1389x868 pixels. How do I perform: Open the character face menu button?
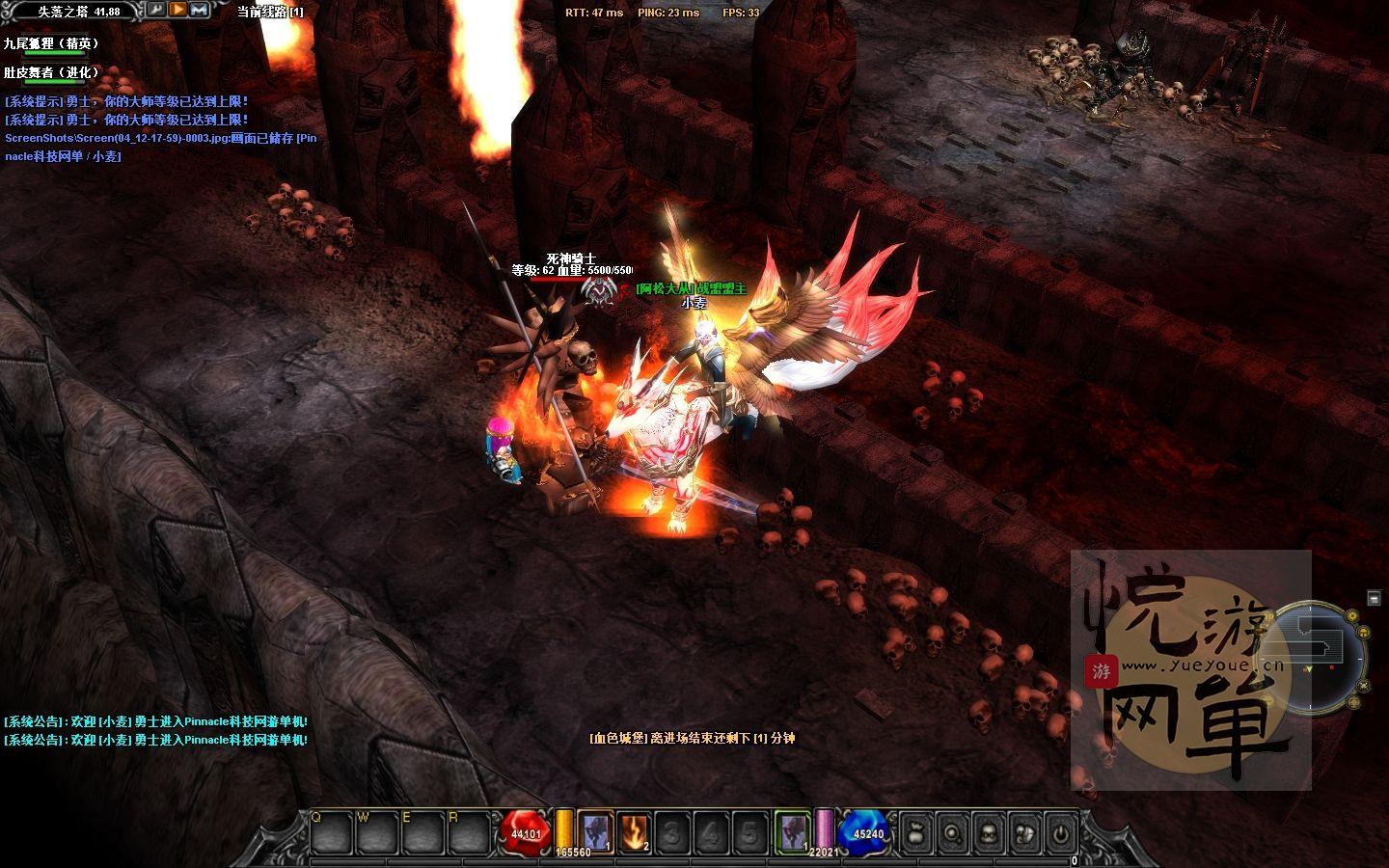[x=988, y=832]
